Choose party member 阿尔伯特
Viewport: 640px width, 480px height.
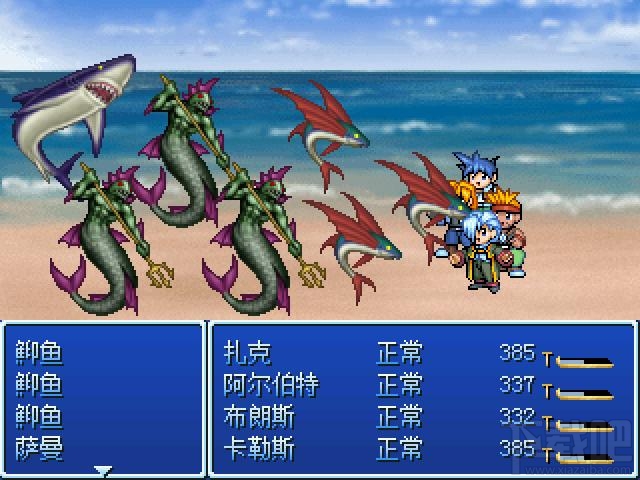[x=269, y=384]
